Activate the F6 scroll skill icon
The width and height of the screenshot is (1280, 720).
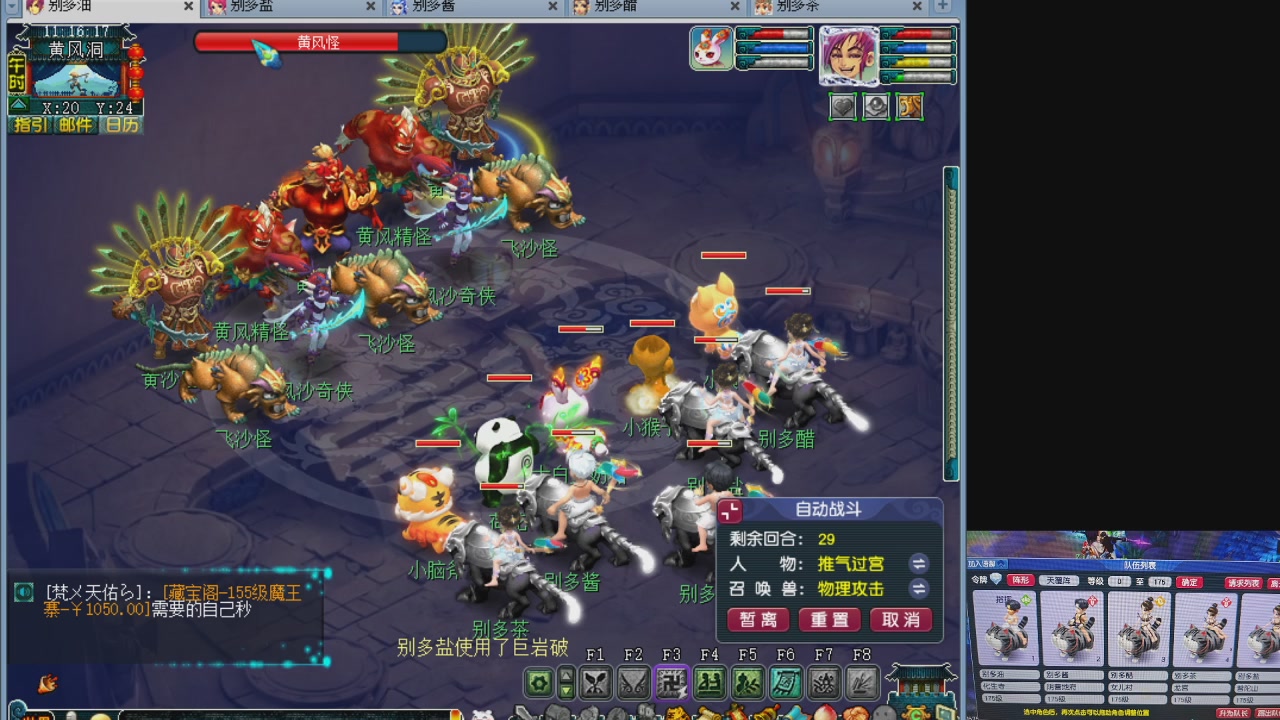click(x=785, y=681)
